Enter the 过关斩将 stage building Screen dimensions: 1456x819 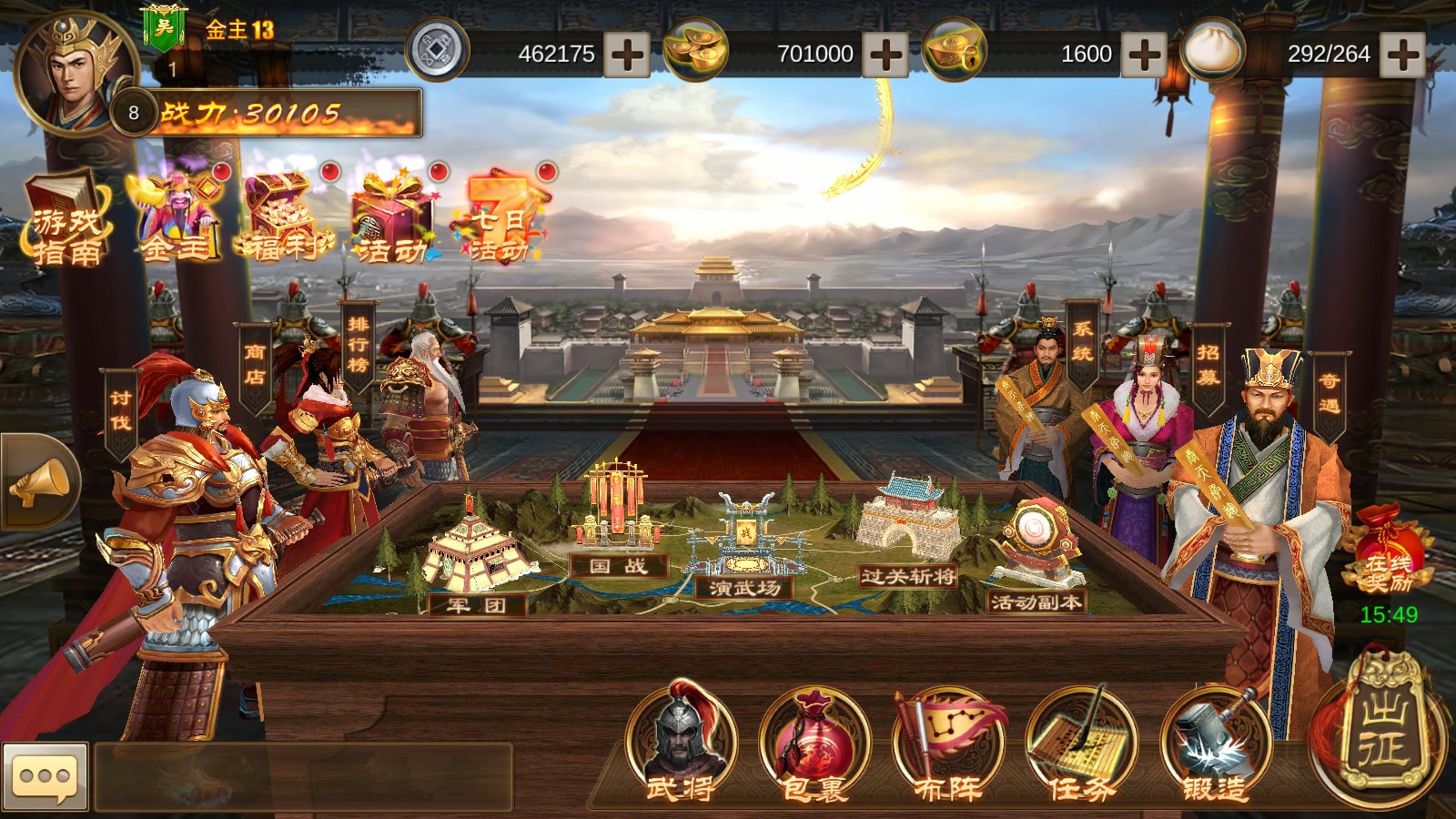coord(908,532)
